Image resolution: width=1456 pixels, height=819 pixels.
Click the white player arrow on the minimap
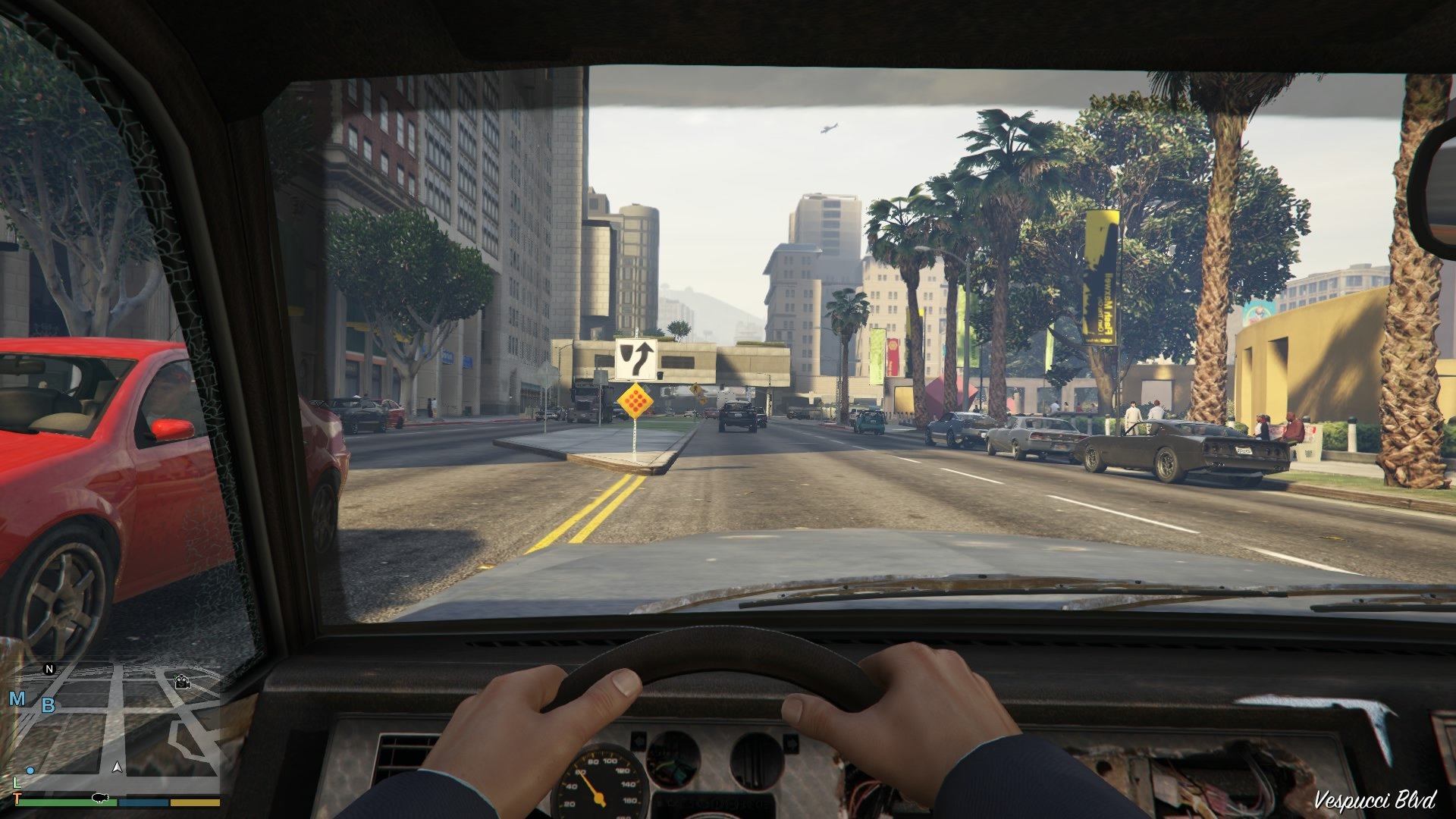click(117, 767)
